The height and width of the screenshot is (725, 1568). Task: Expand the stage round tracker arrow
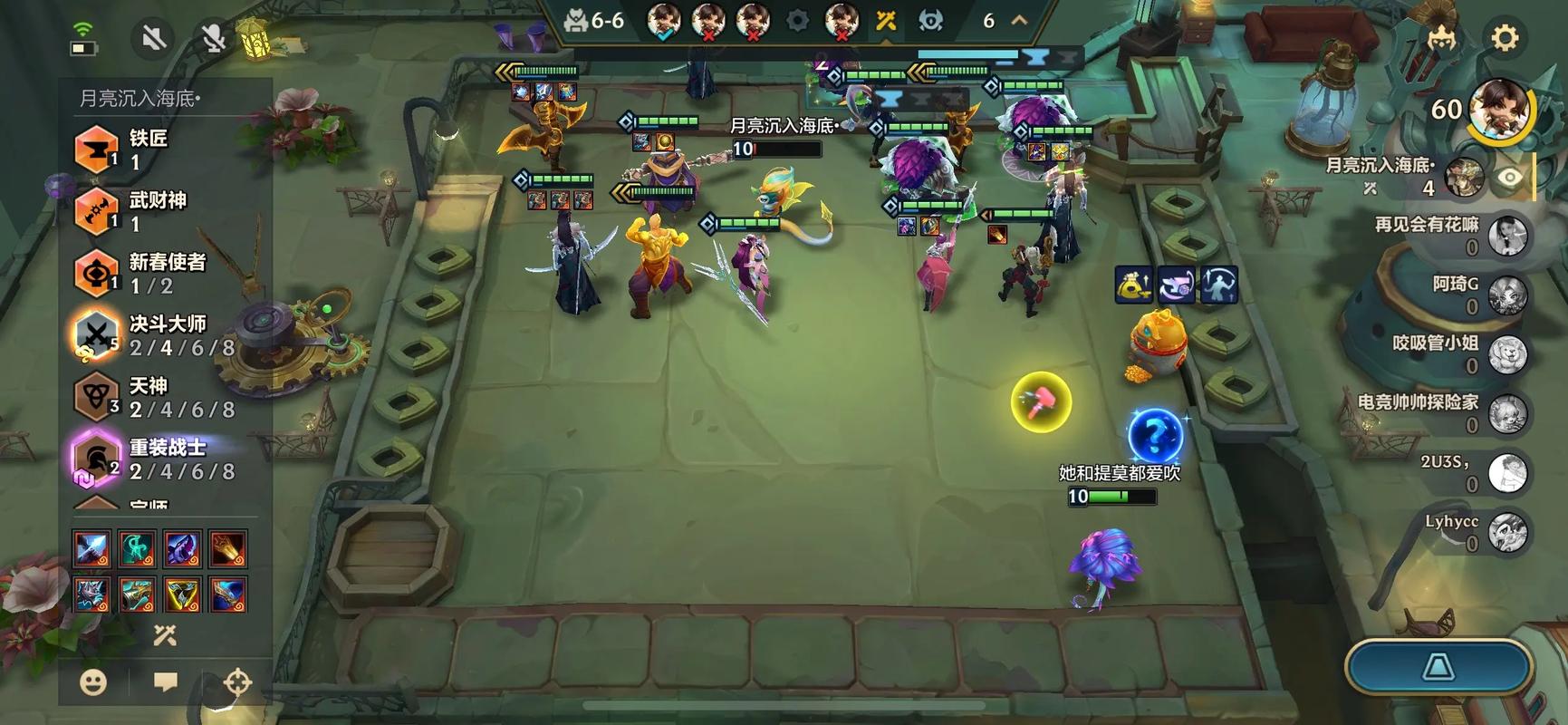point(1019,20)
